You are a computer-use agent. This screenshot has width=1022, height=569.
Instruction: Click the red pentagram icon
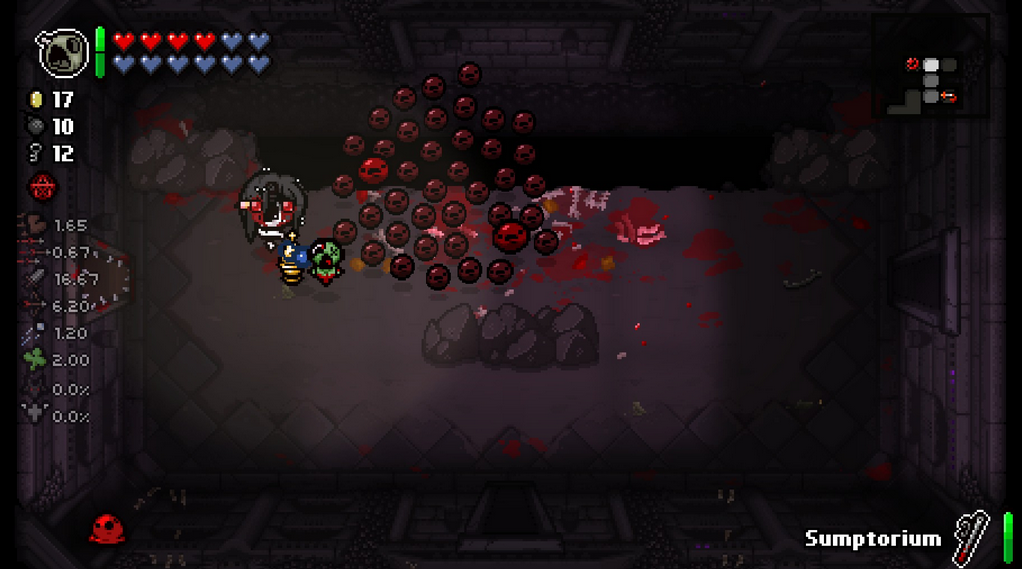43,185
